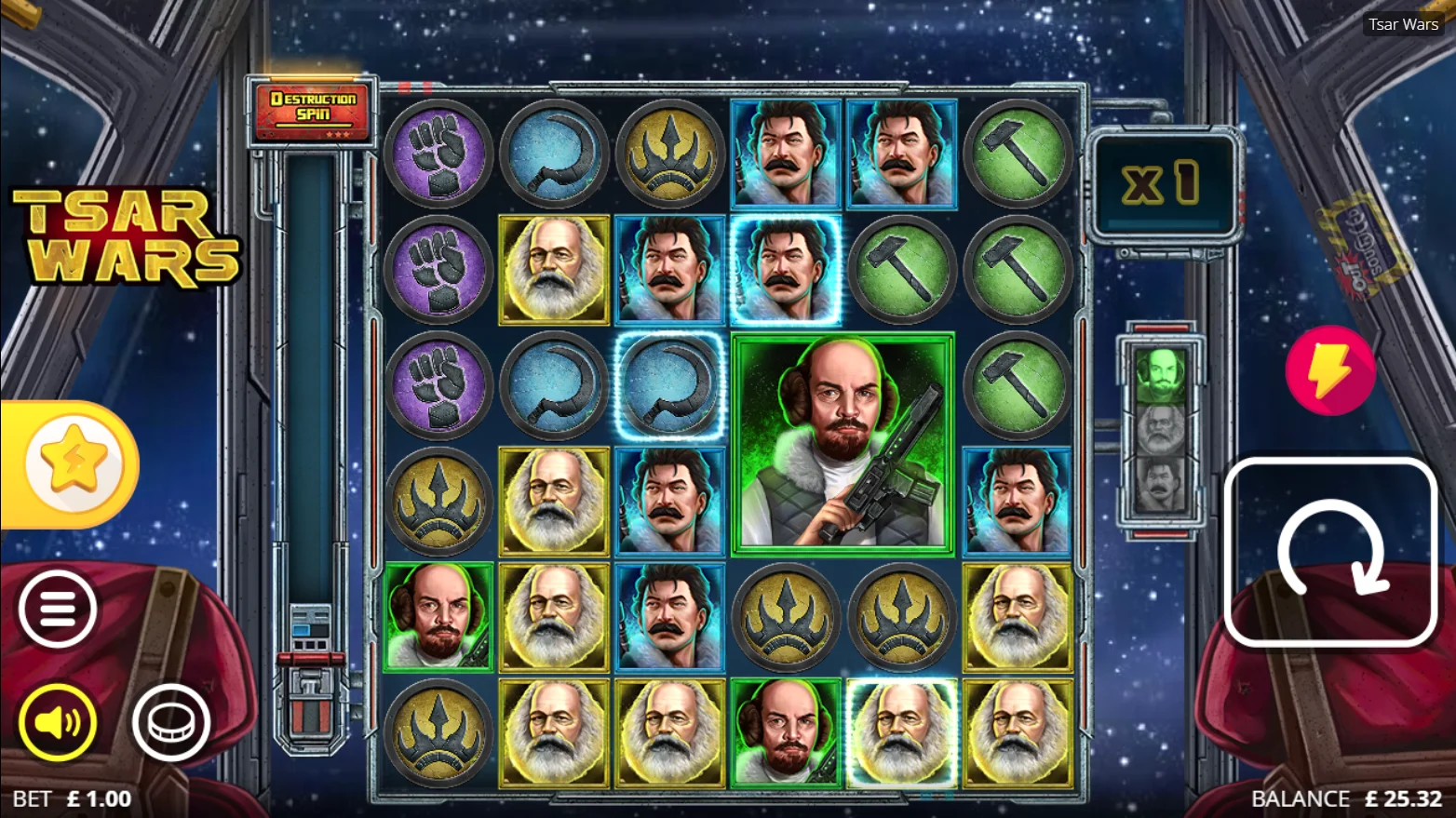This screenshot has height=818, width=1456.
Task: Open the hamburger game menu
Action: coord(58,607)
